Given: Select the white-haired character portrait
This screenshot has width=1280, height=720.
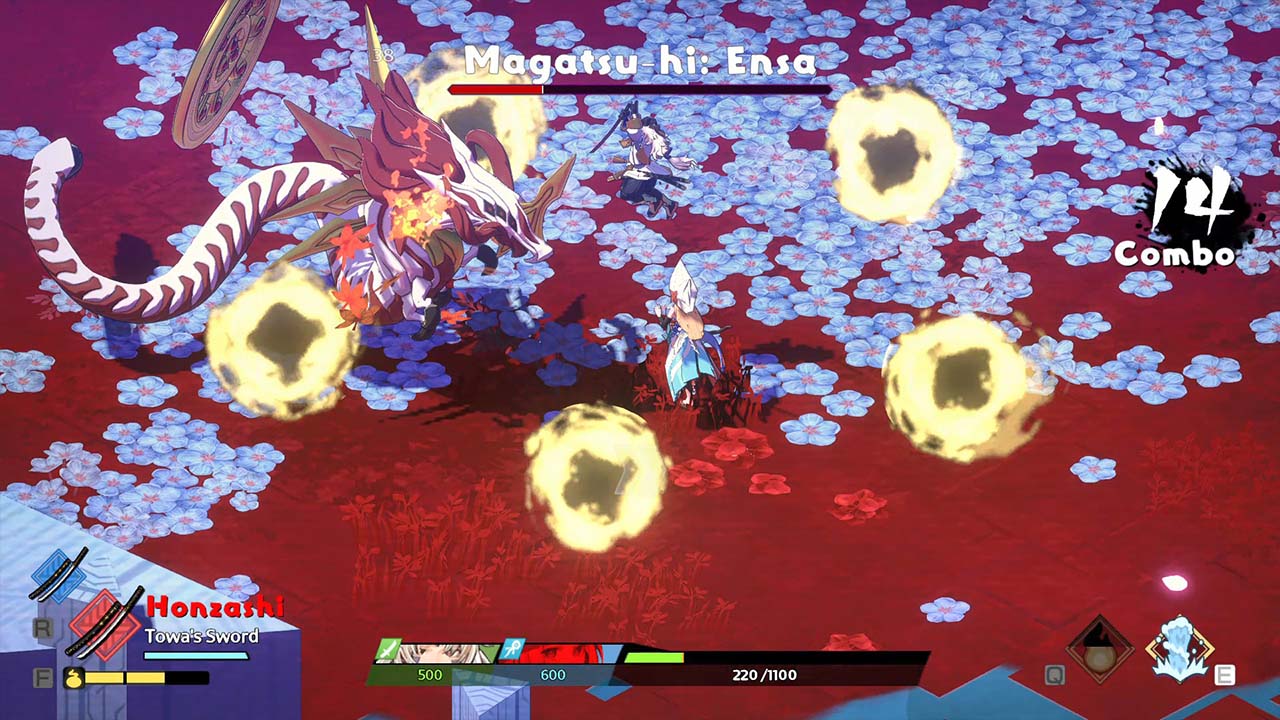Looking at the screenshot, I should point(438,654).
